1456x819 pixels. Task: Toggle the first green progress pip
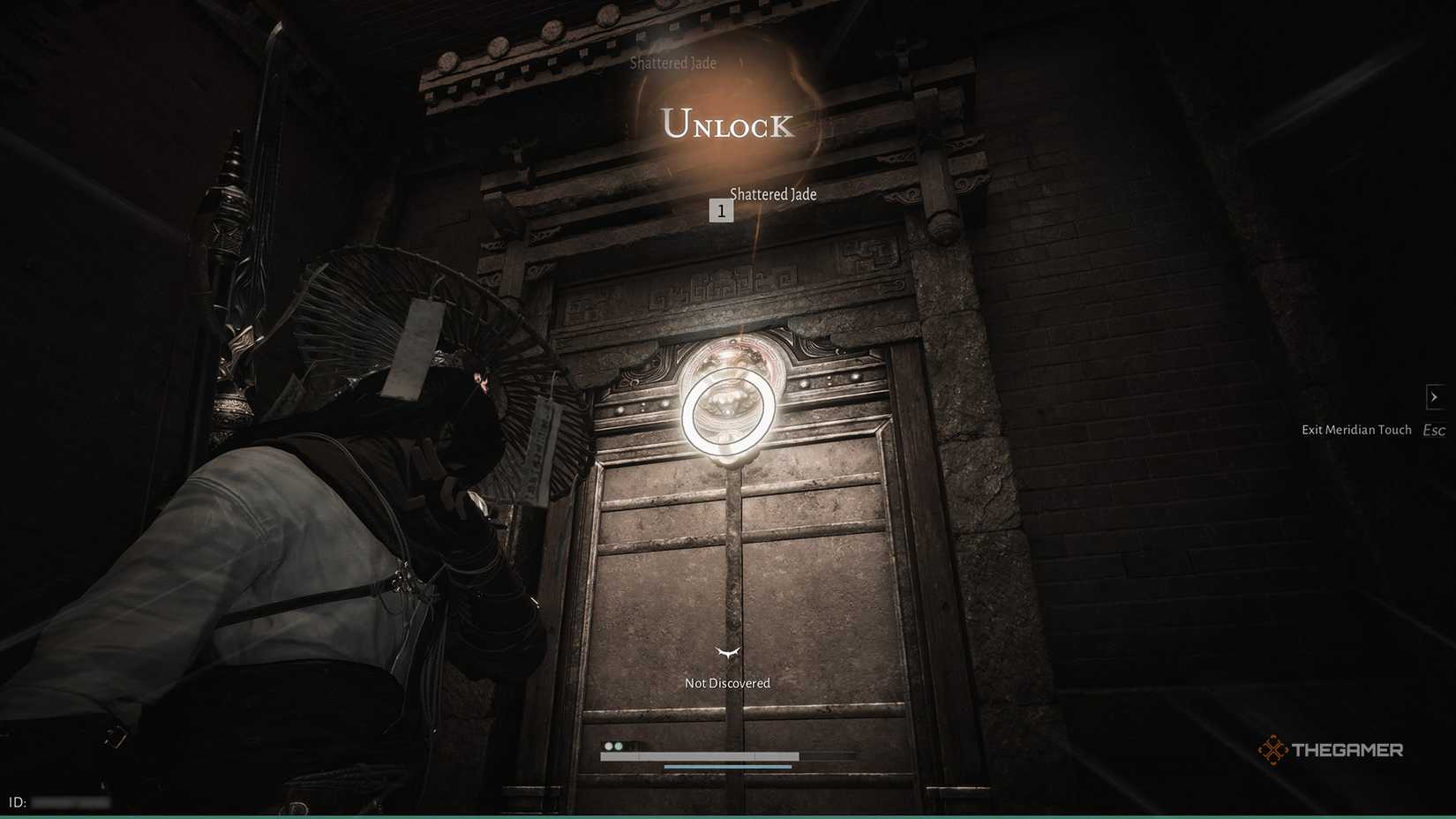(609, 746)
